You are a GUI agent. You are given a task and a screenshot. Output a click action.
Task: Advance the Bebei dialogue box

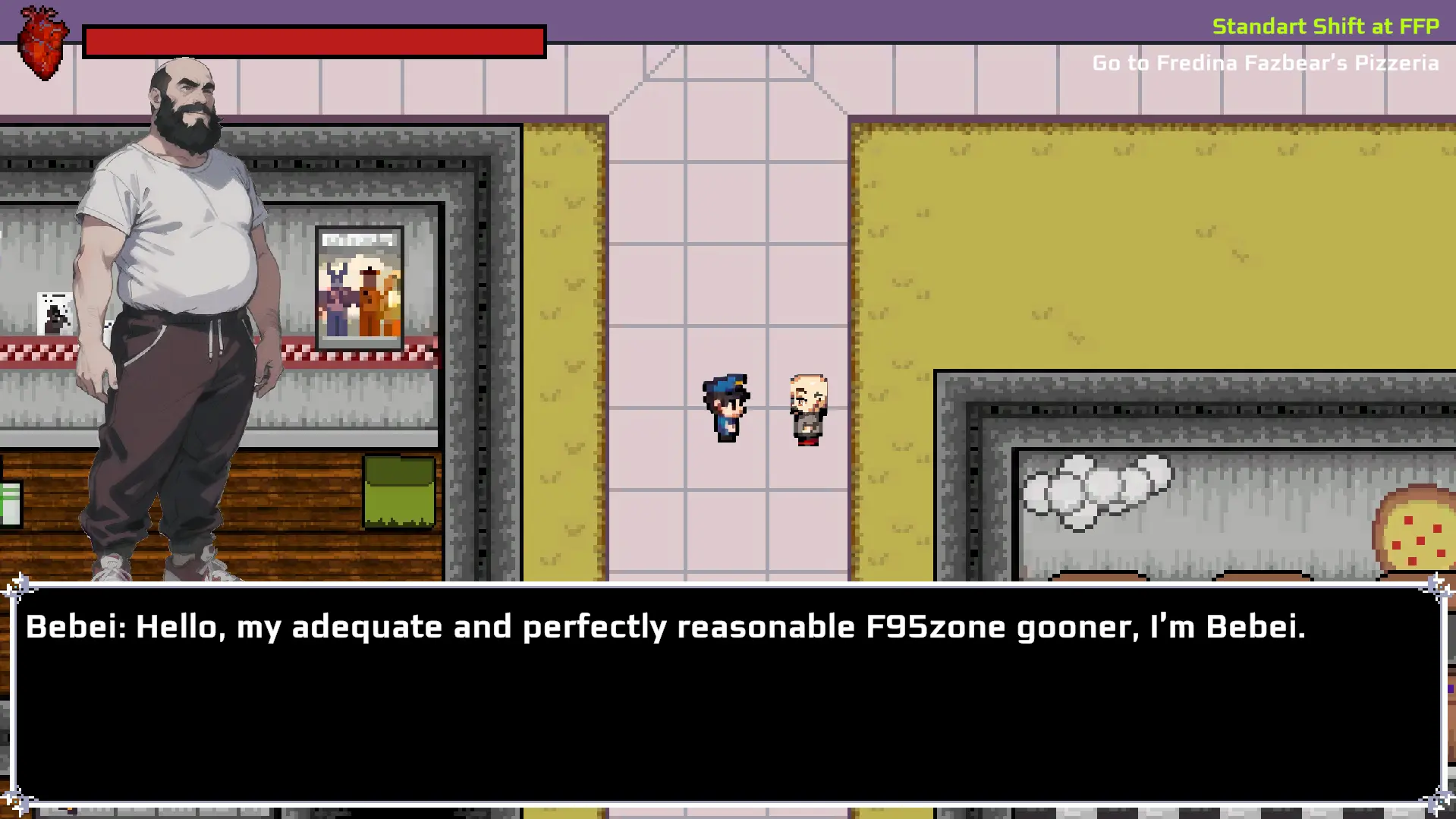[x=727, y=694]
